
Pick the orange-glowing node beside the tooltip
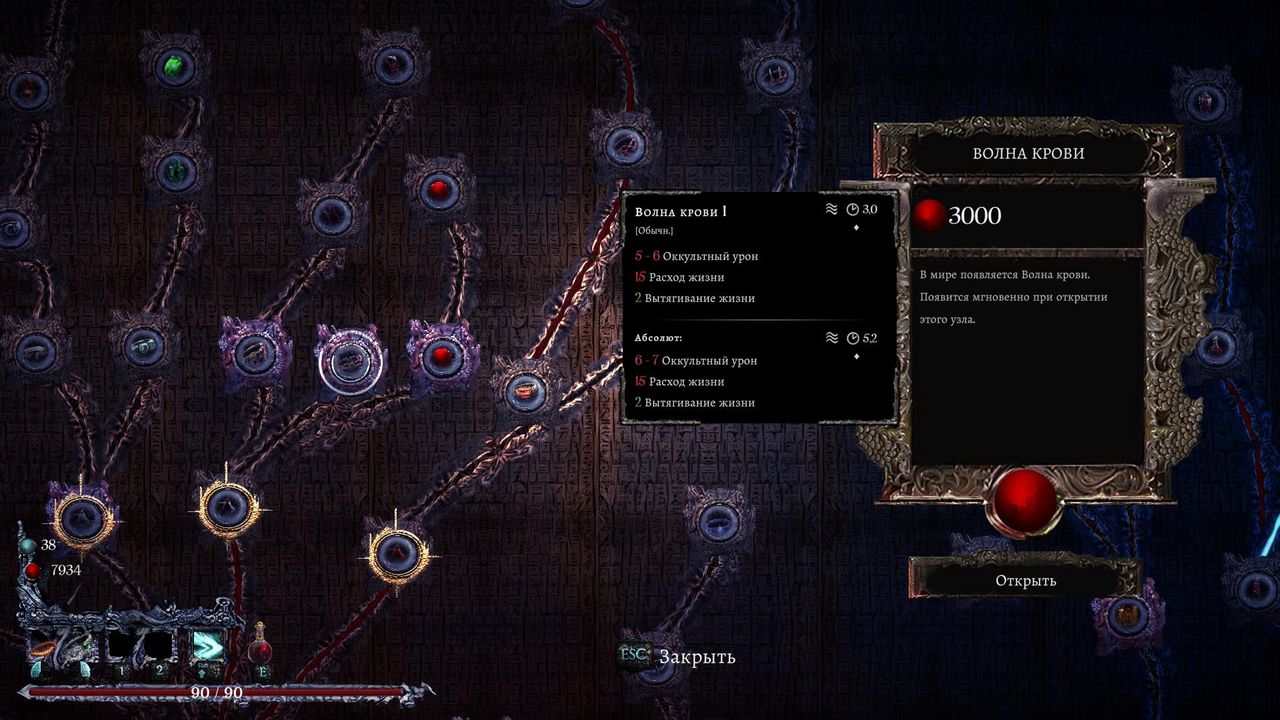tap(523, 391)
